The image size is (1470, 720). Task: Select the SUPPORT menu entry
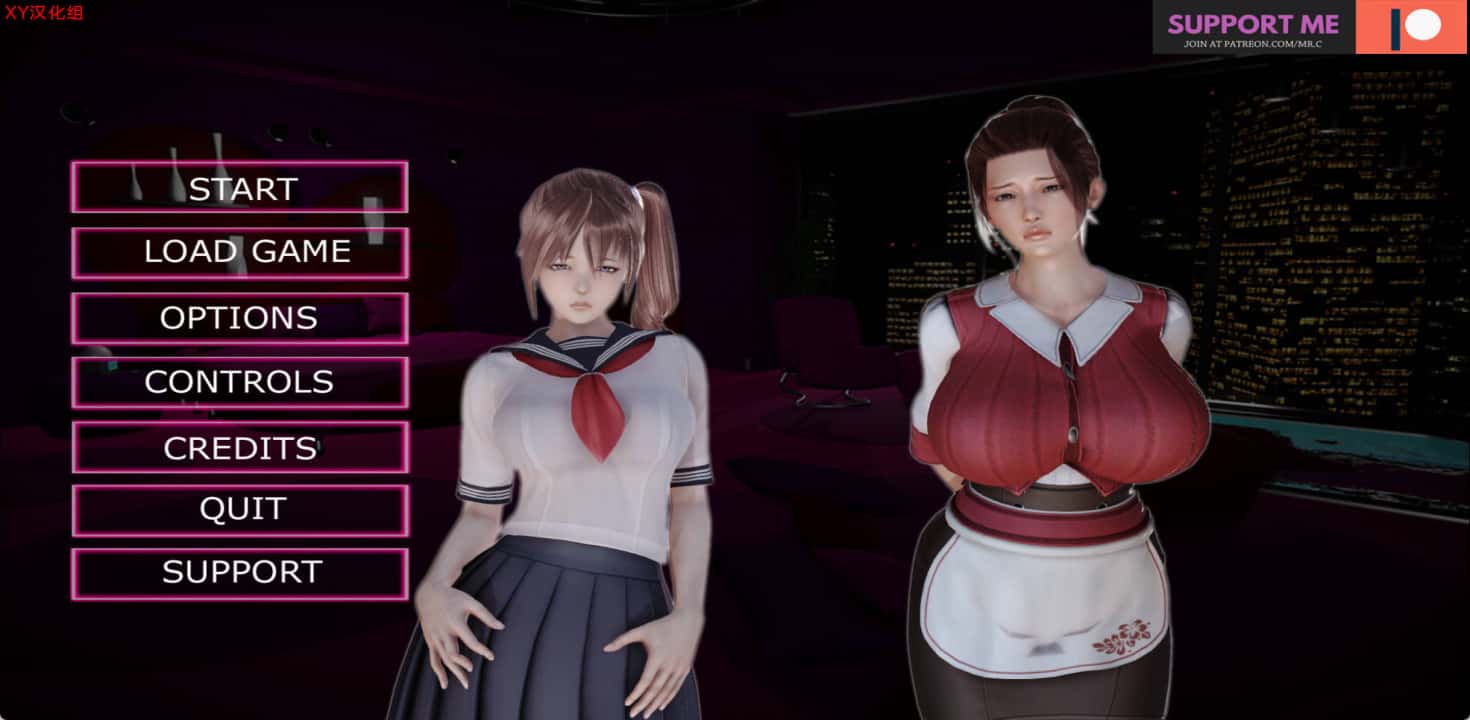click(x=240, y=573)
